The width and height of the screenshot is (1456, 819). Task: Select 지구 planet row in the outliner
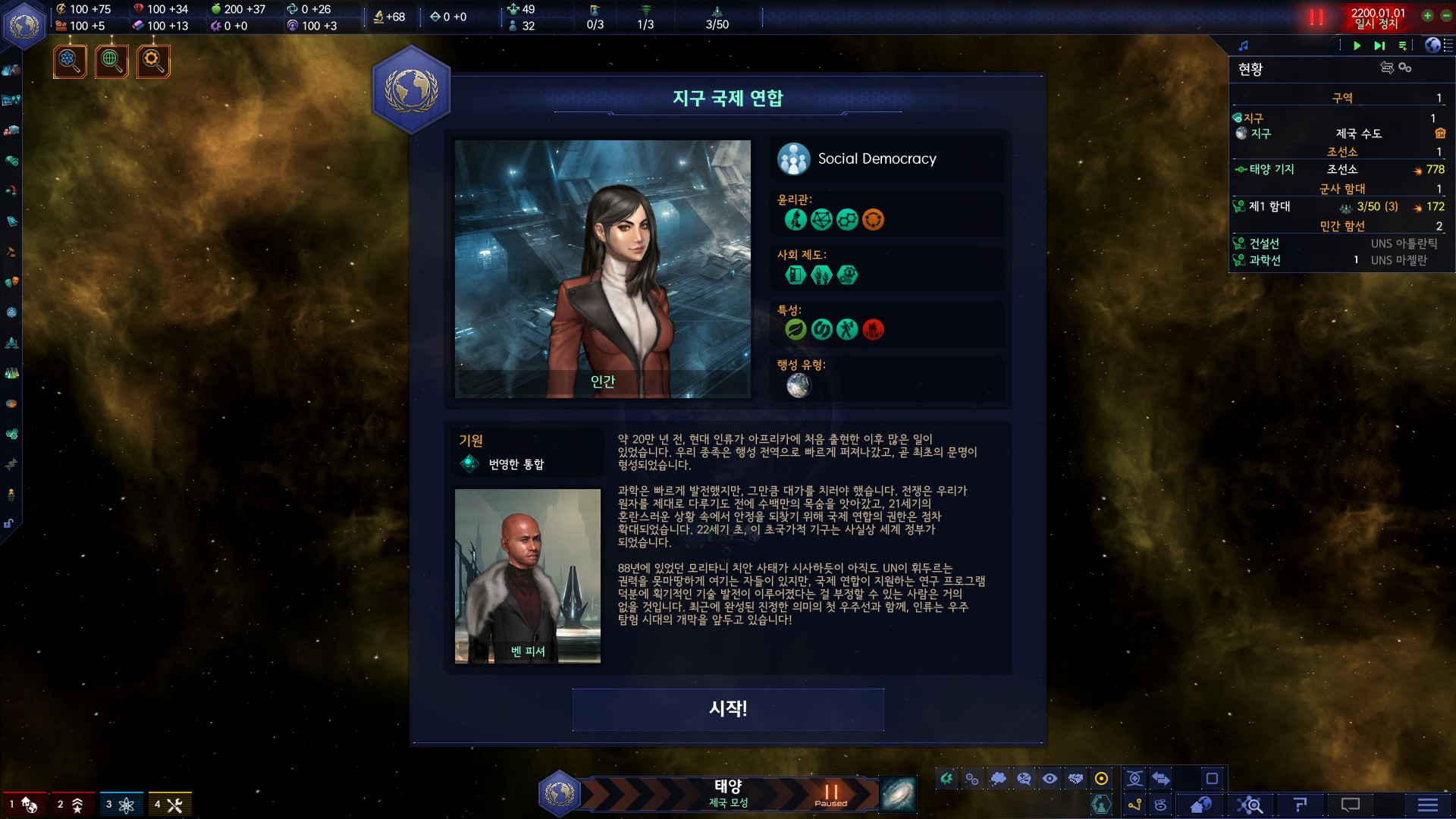pos(1261,133)
